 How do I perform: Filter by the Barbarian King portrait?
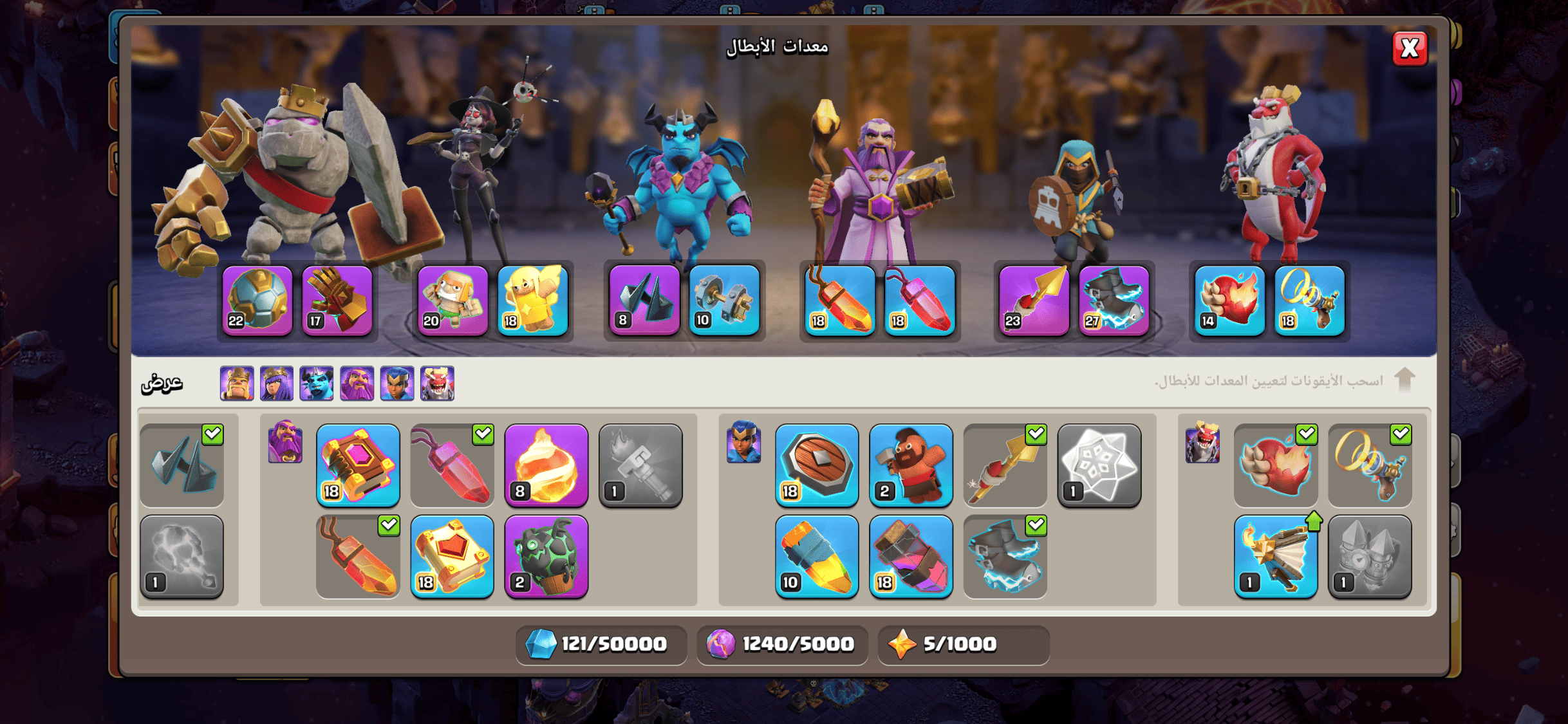point(237,384)
